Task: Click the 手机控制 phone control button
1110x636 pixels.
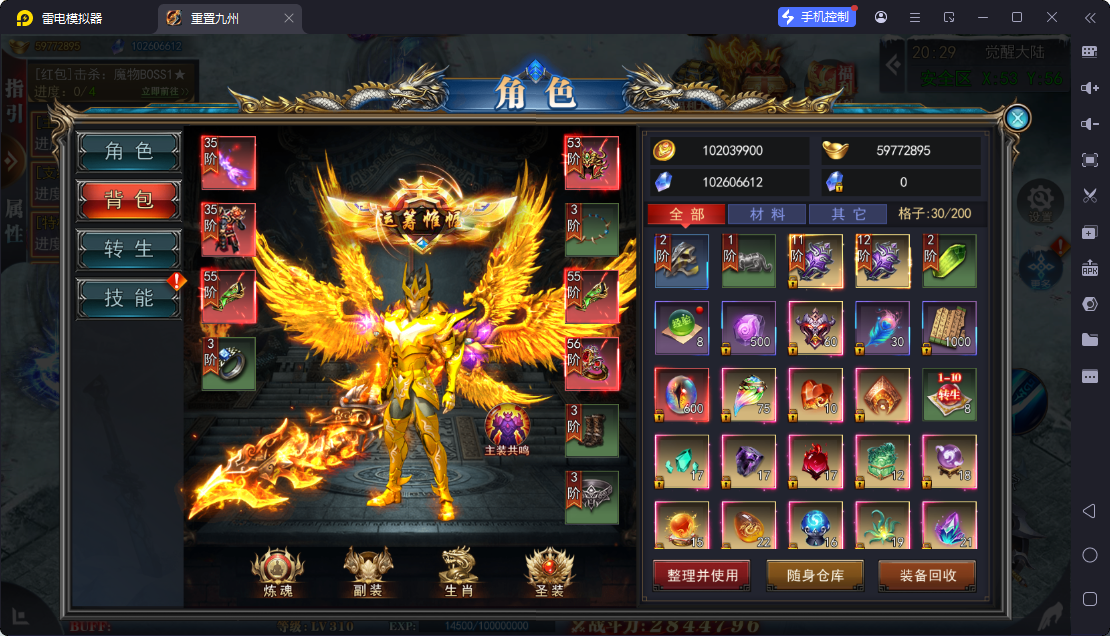Action: coord(816,17)
